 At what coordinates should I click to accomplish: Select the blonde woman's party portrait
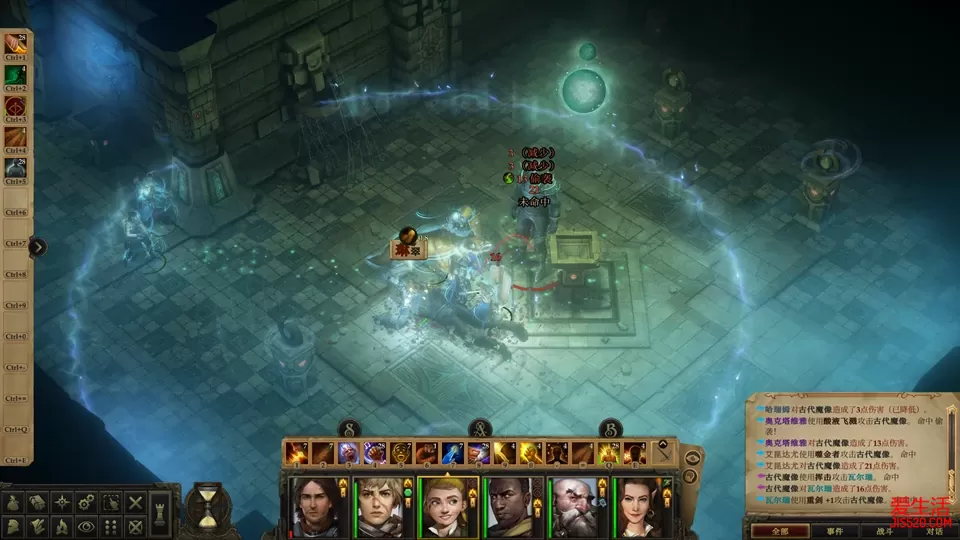(x=446, y=507)
